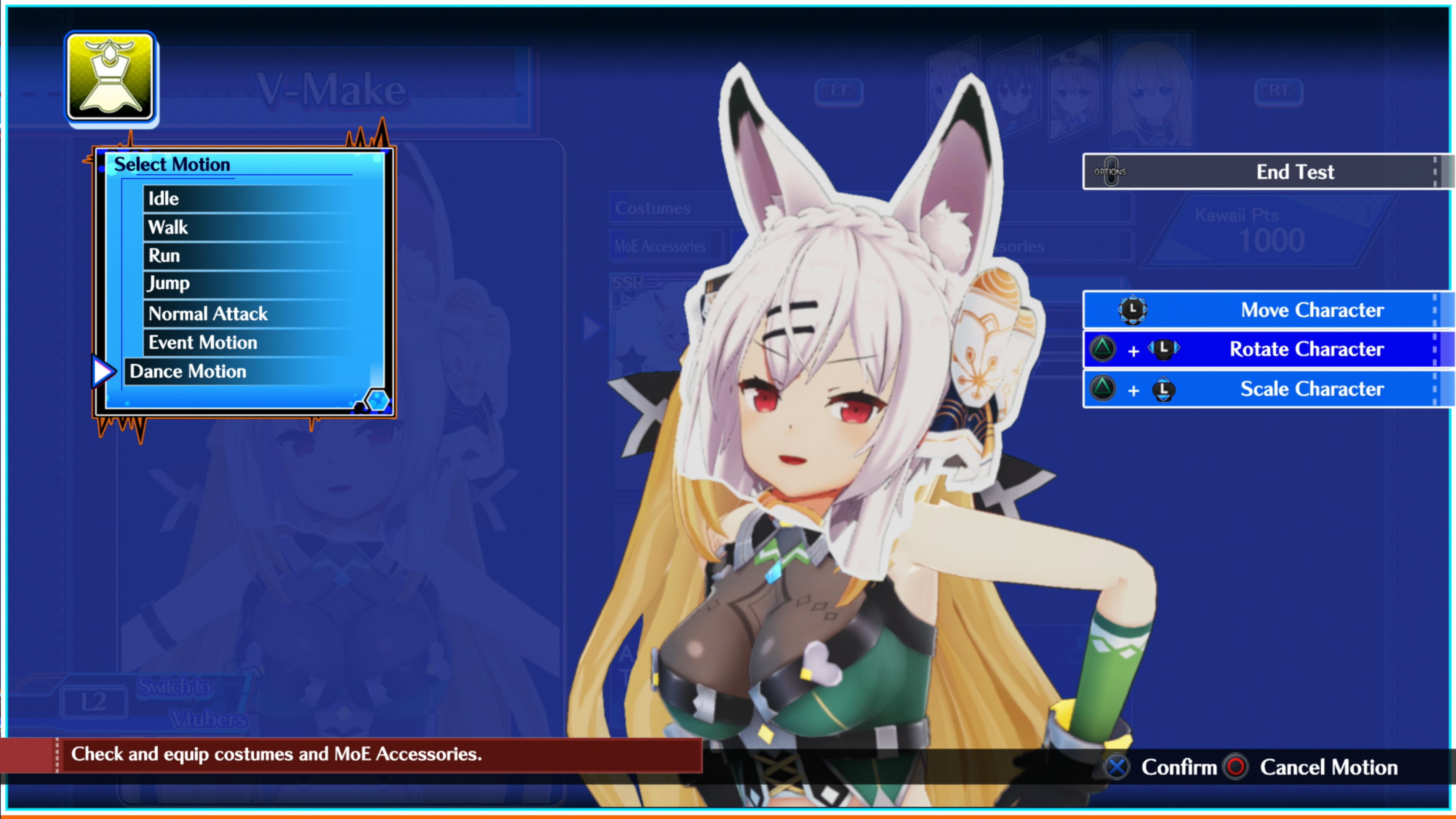Click the L1 shoulder button prompt
The height and width of the screenshot is (819, 1456).
coord(839,91)
